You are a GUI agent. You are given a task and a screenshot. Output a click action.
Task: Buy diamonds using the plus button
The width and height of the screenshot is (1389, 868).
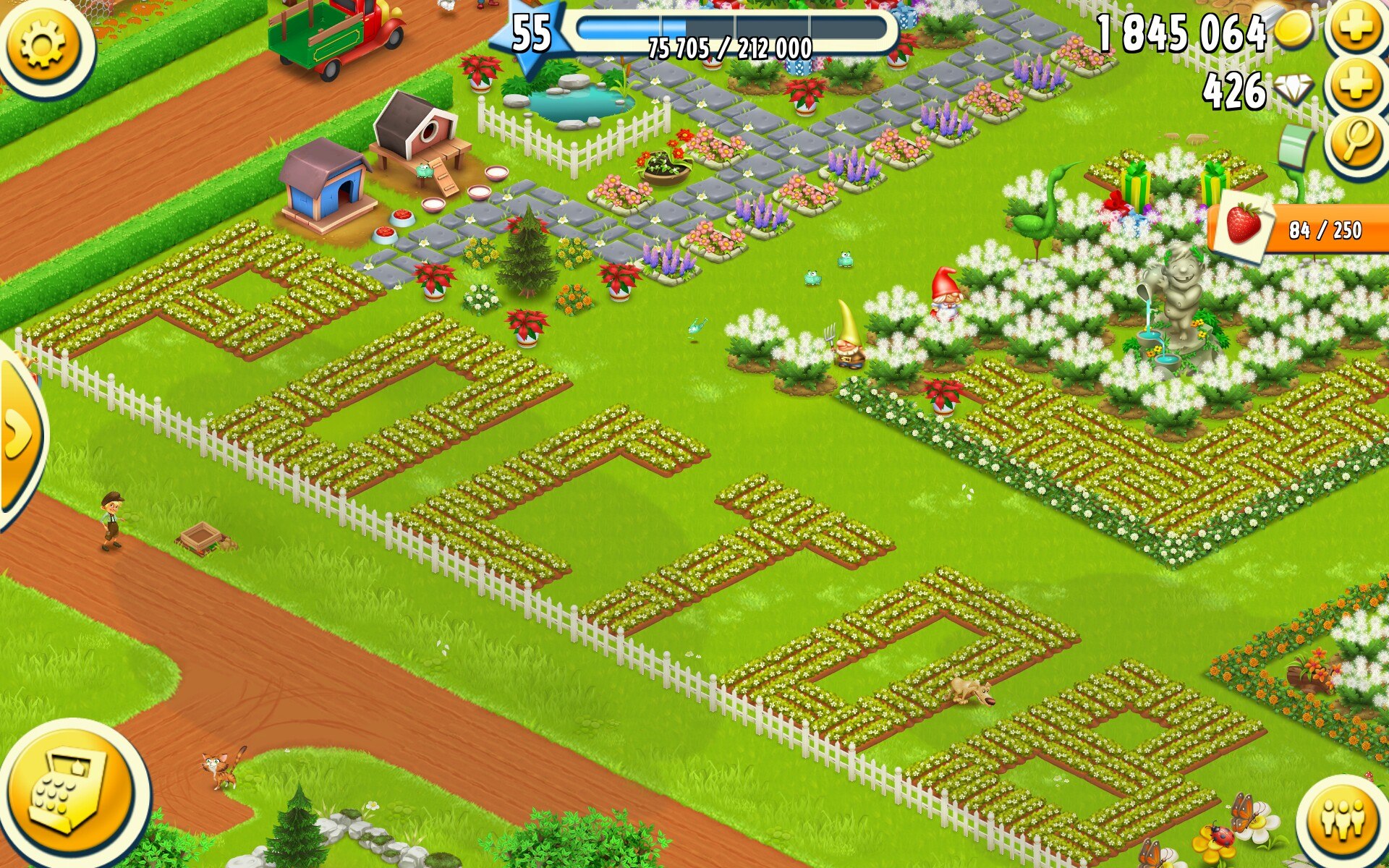click(x=1356, y=87)
